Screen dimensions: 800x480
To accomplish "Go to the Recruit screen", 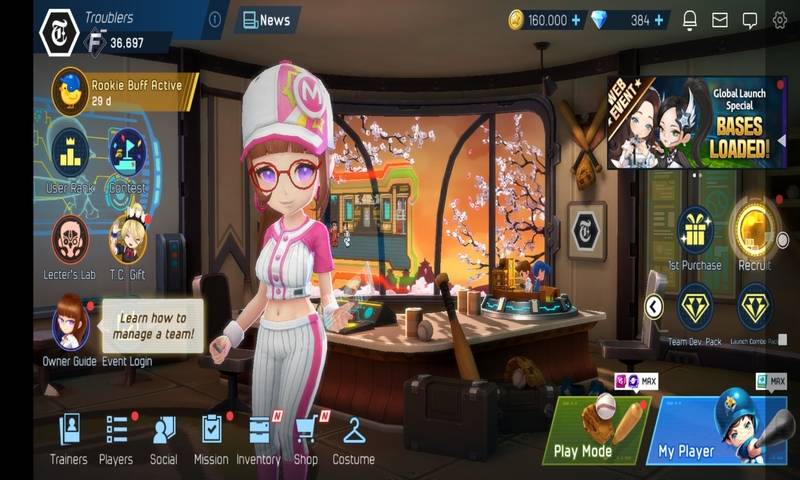I will click(x=754, y=230).
